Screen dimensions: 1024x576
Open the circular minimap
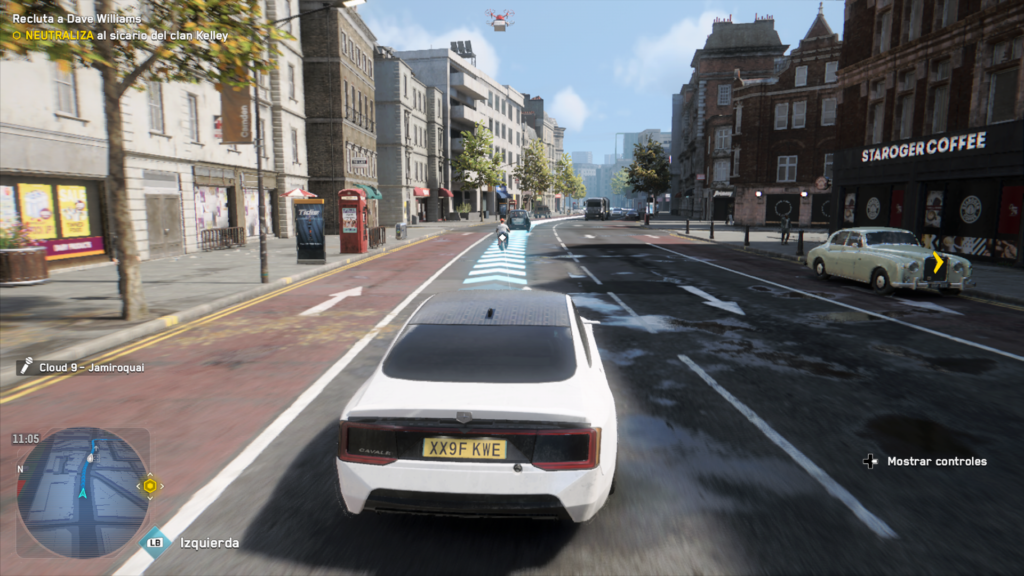83,492
